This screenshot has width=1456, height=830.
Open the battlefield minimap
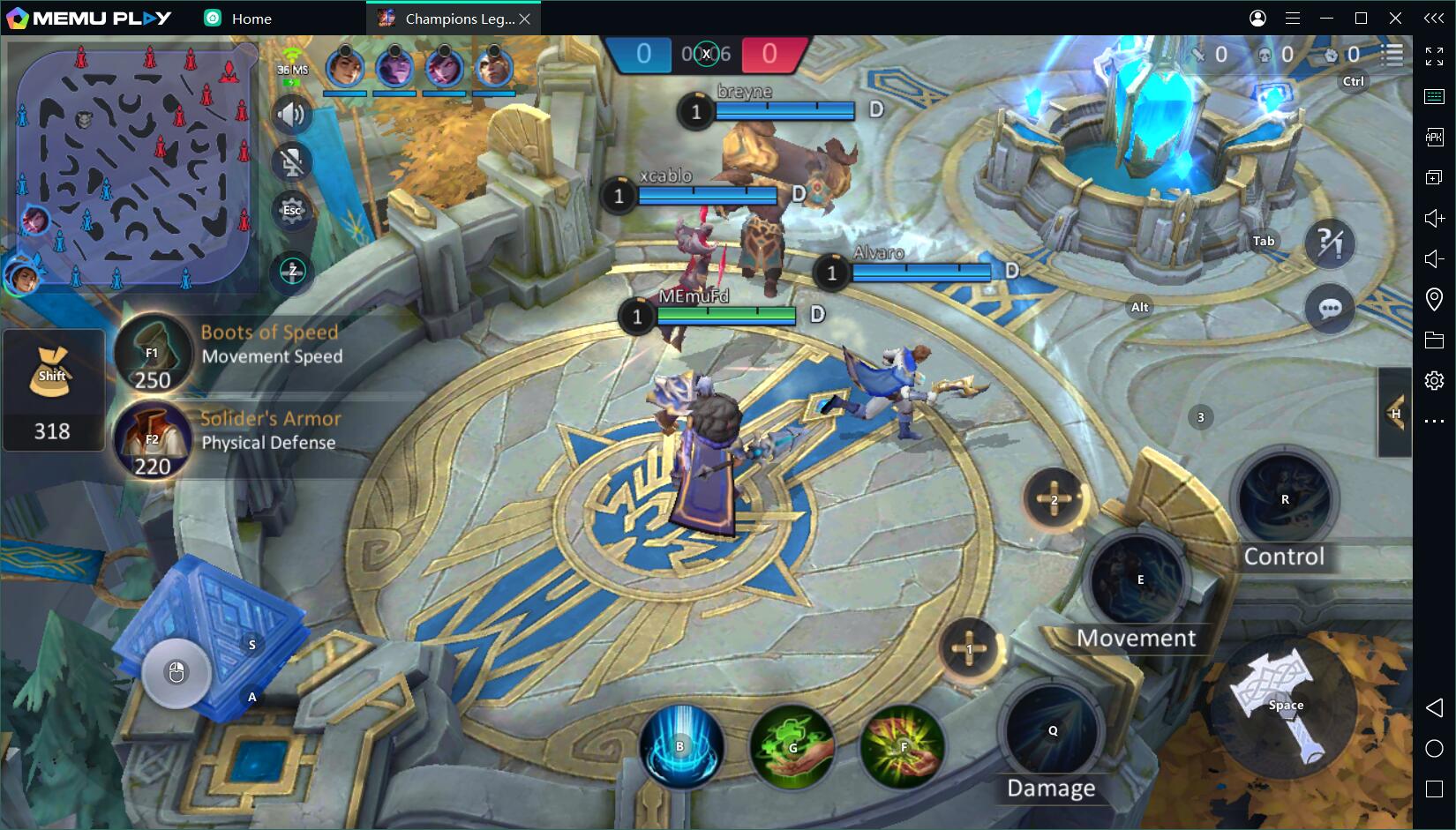132,163
